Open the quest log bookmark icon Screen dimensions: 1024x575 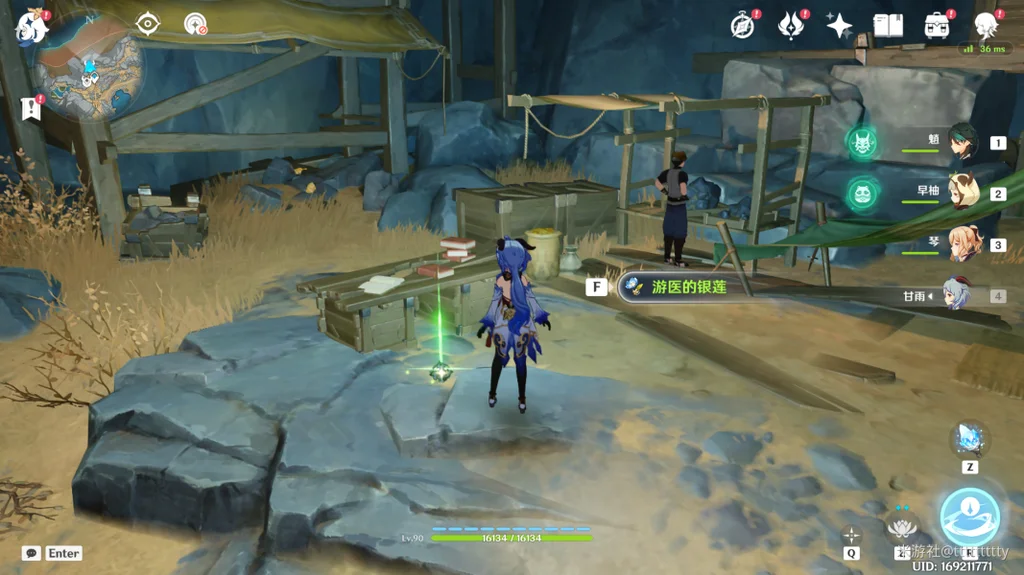(x=30, y=107)
